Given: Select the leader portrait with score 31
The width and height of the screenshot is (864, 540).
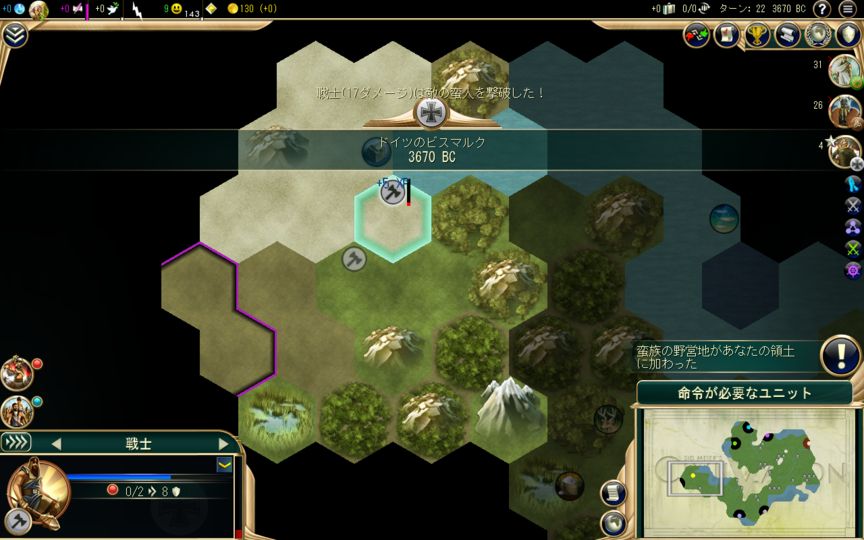Looking at the screenshot, I should click(x=846, y=68).
